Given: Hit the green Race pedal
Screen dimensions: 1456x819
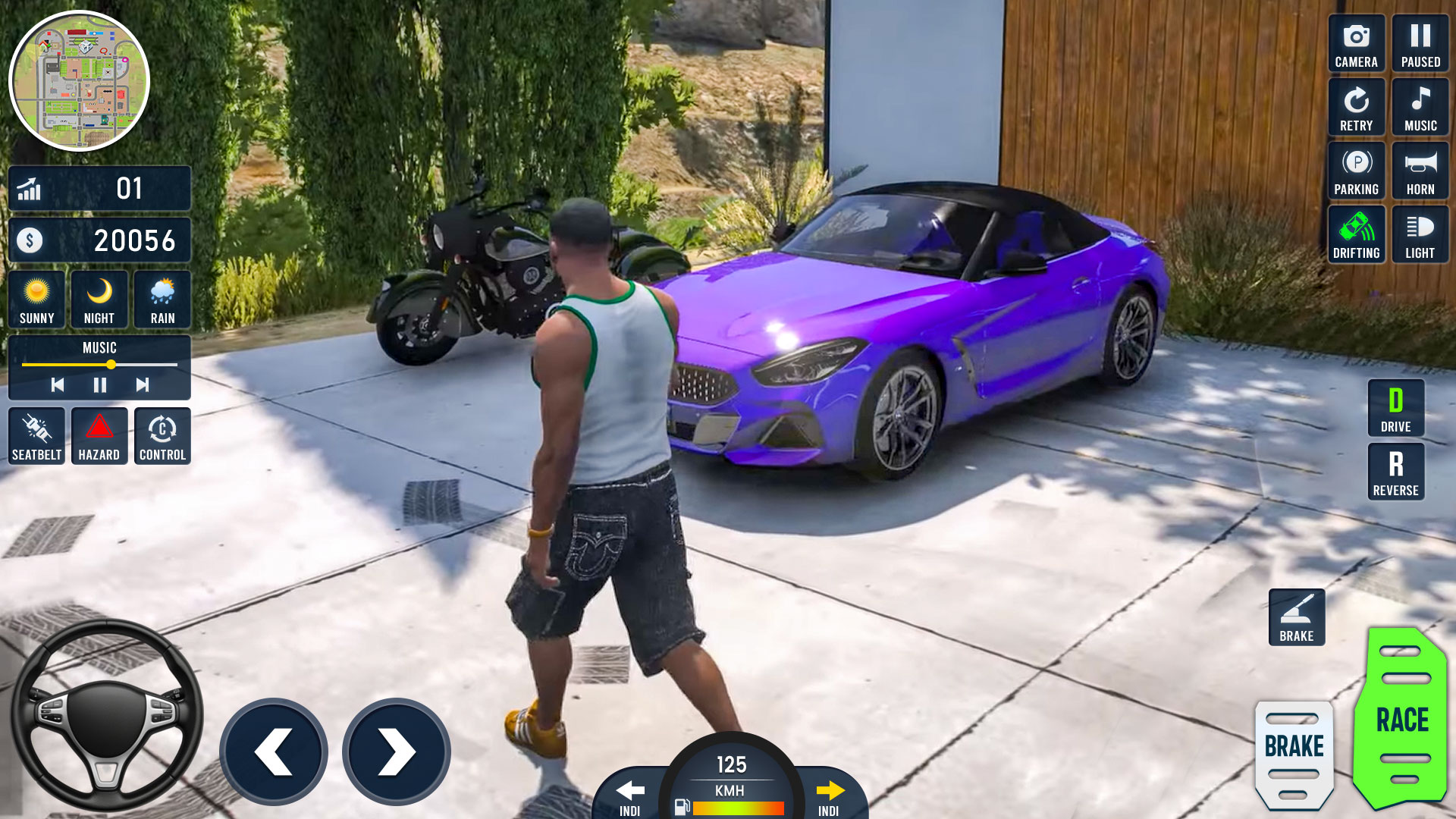Looking at the screenshot, I should point(1401,717).
